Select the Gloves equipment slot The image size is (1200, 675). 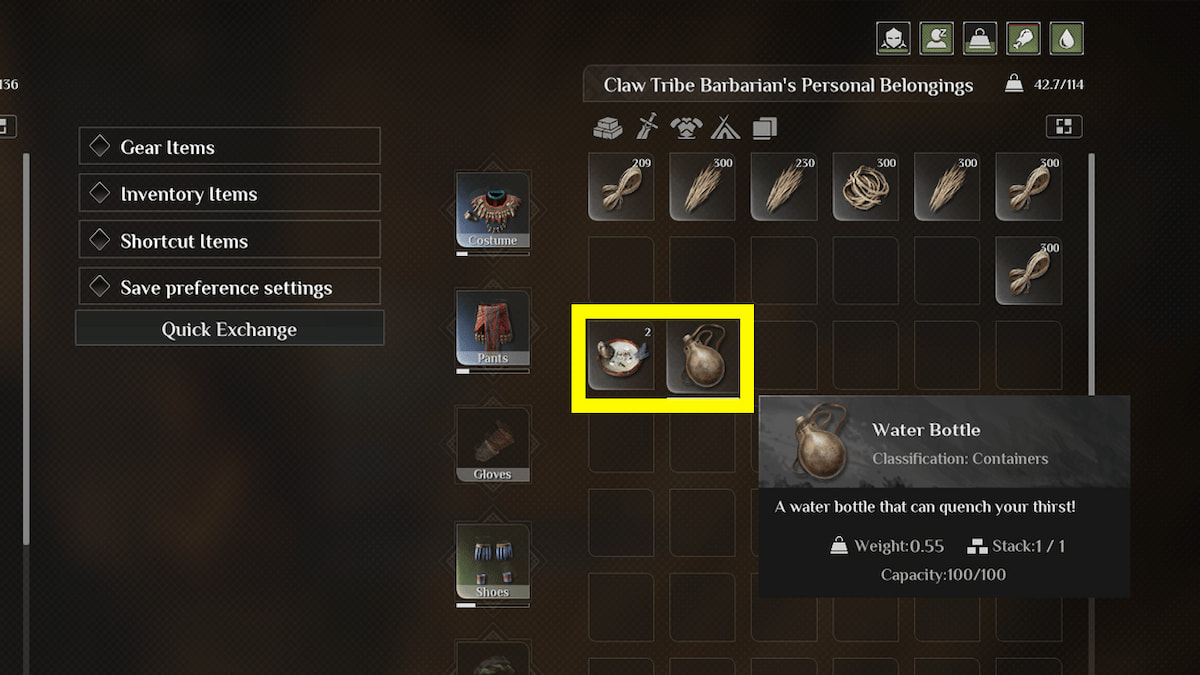tap(493, 445)
